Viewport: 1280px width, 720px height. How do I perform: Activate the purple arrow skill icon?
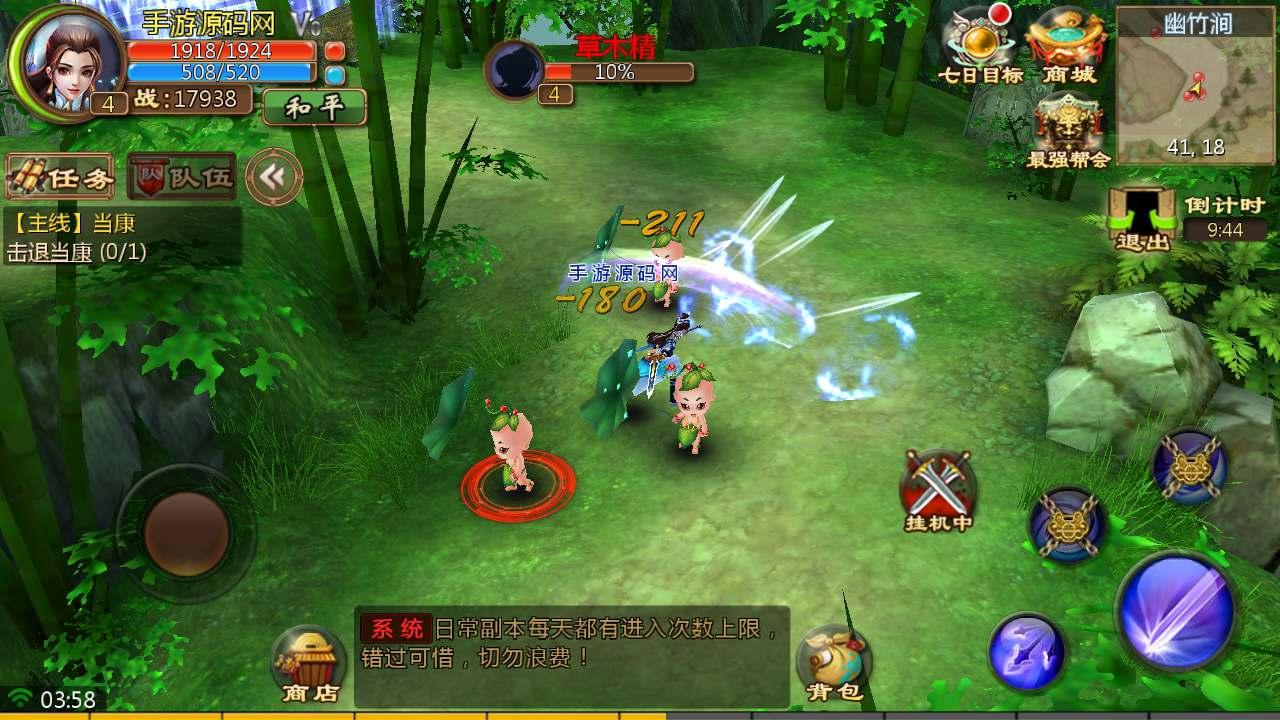pyautogui.click(x=1027, y=652)
